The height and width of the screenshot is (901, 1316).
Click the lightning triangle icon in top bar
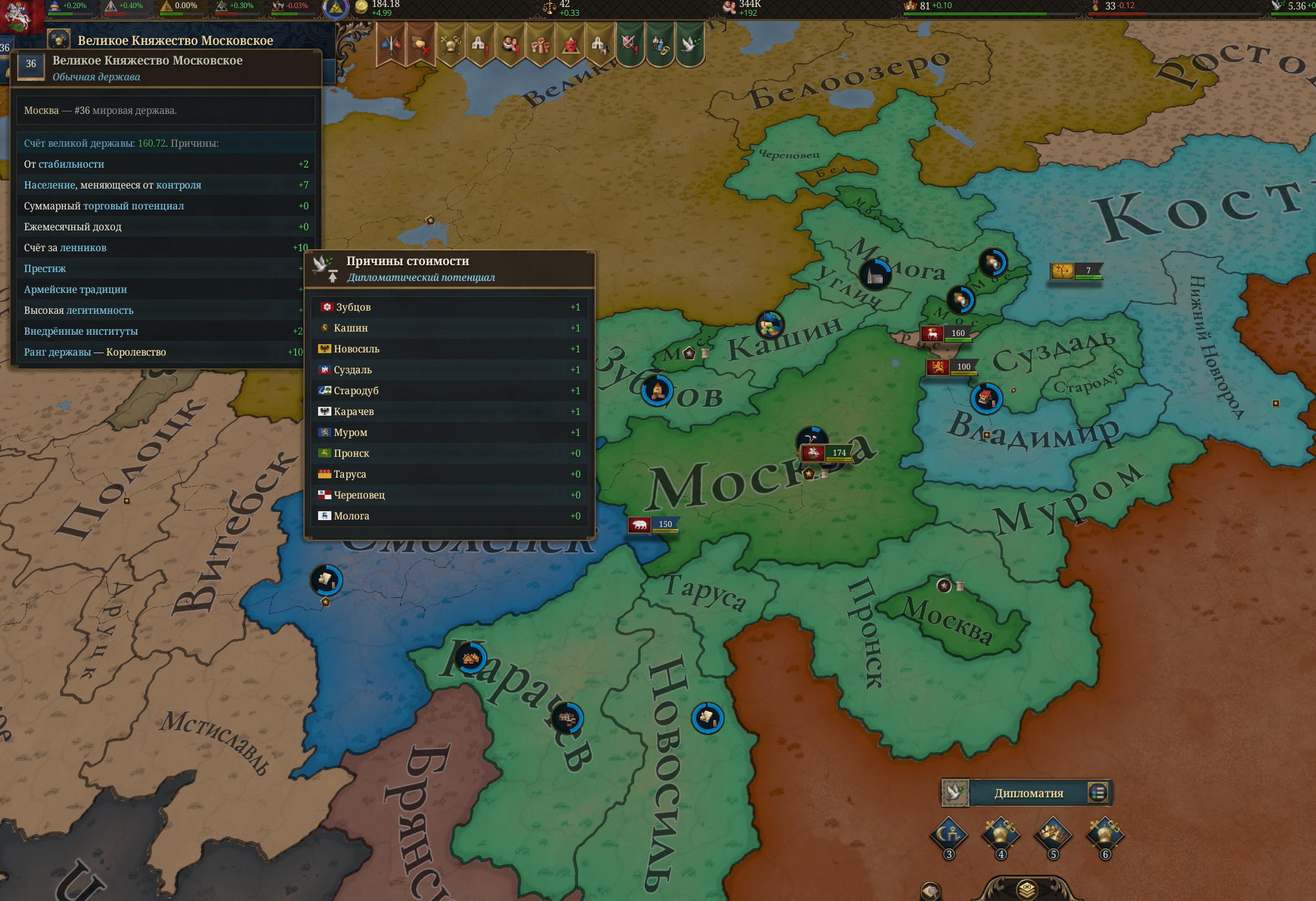click(336, 8)
